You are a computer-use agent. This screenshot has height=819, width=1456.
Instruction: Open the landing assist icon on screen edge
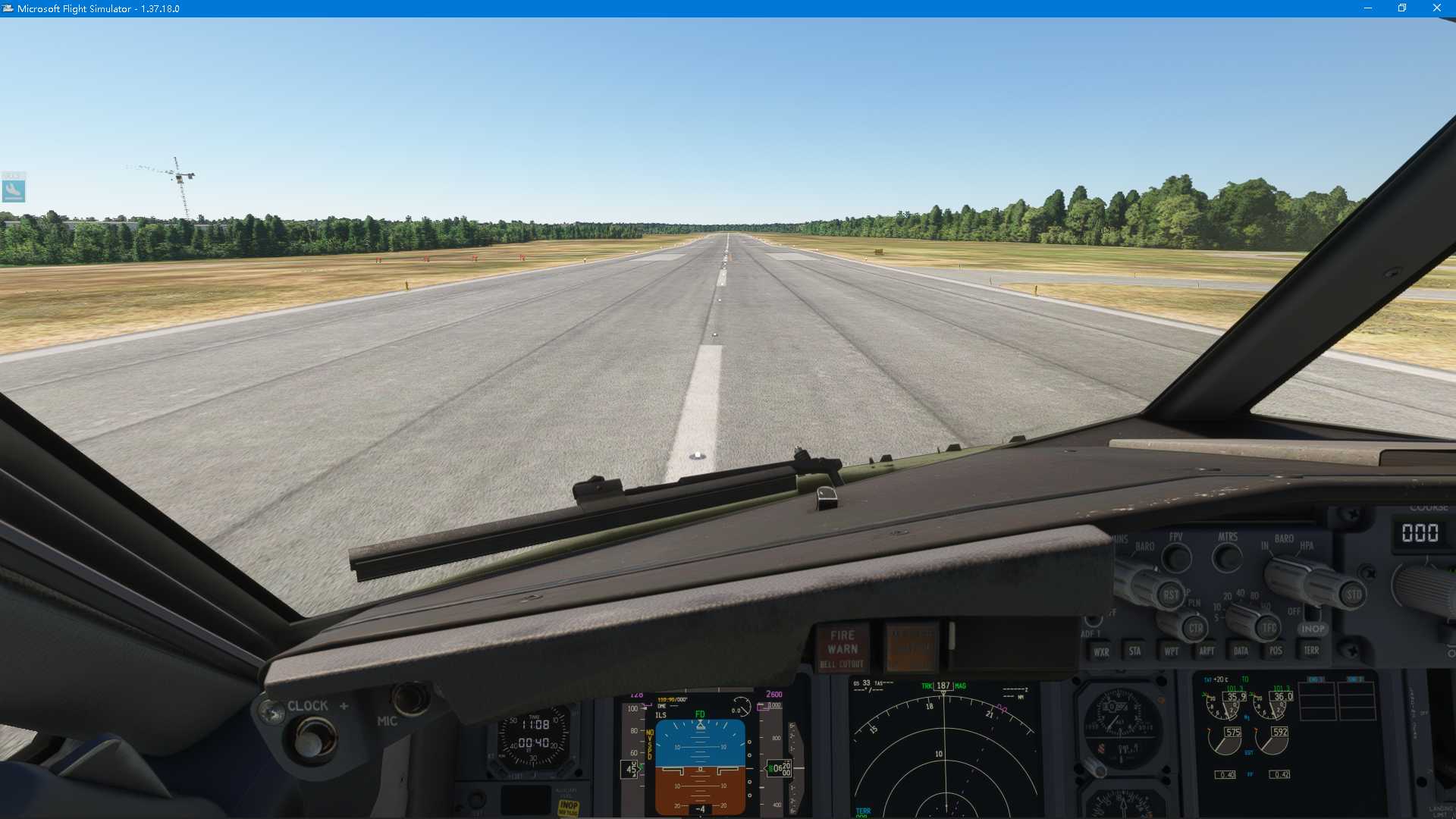[x=15, y=190]
